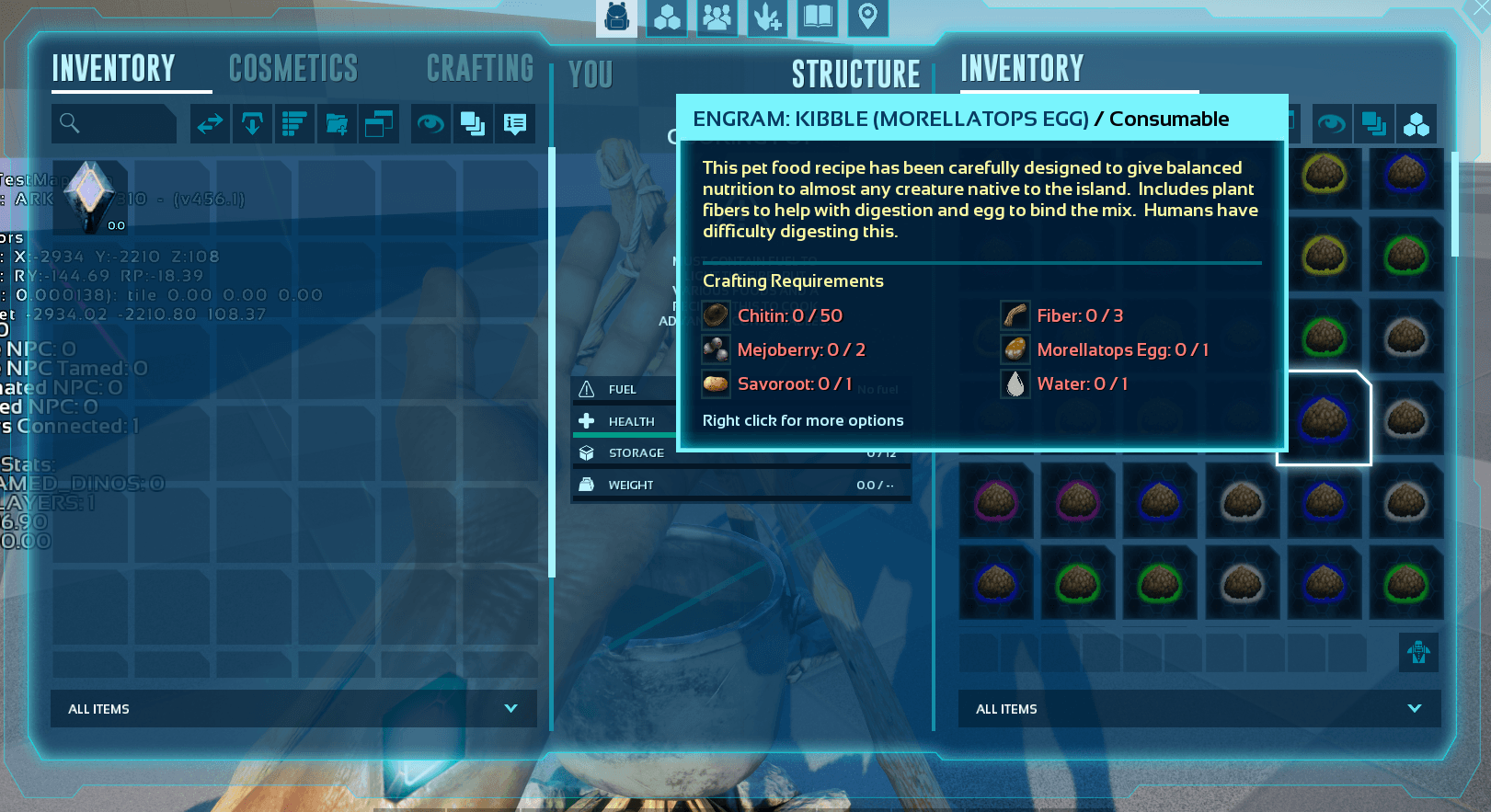Select the left Inventory tab

click(x=113, y=69)
